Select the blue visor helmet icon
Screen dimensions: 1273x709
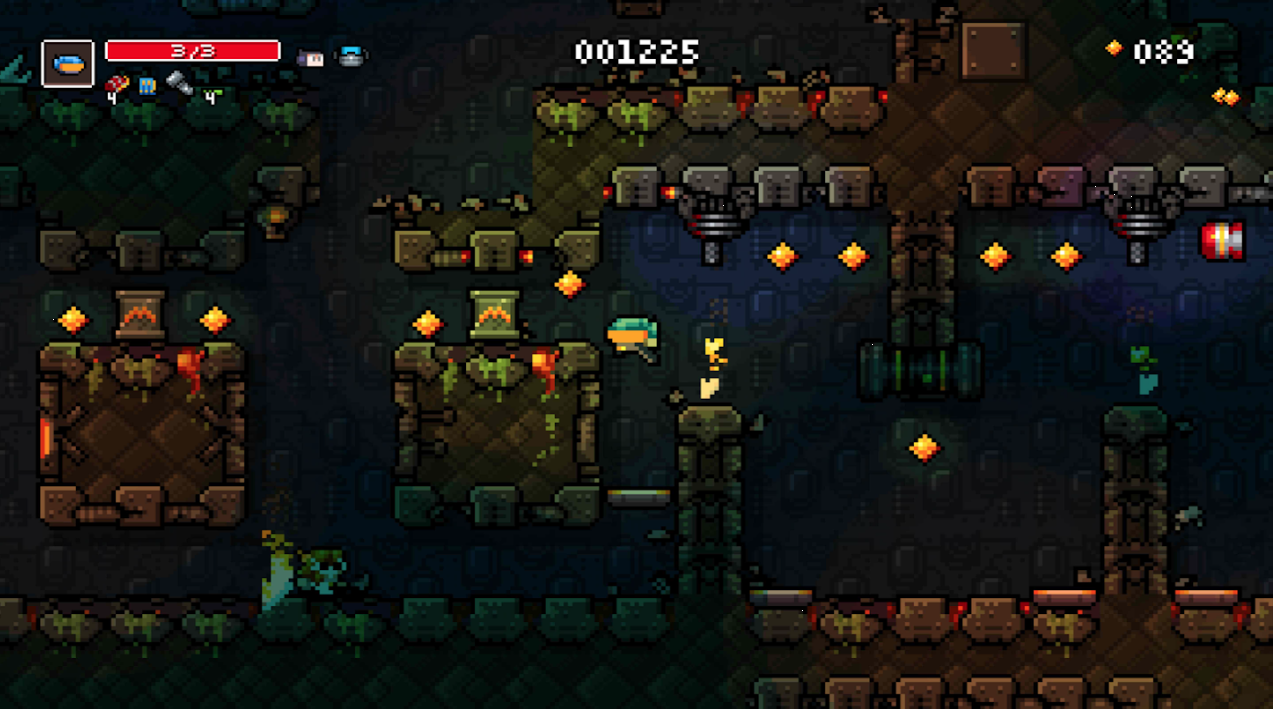351,57
